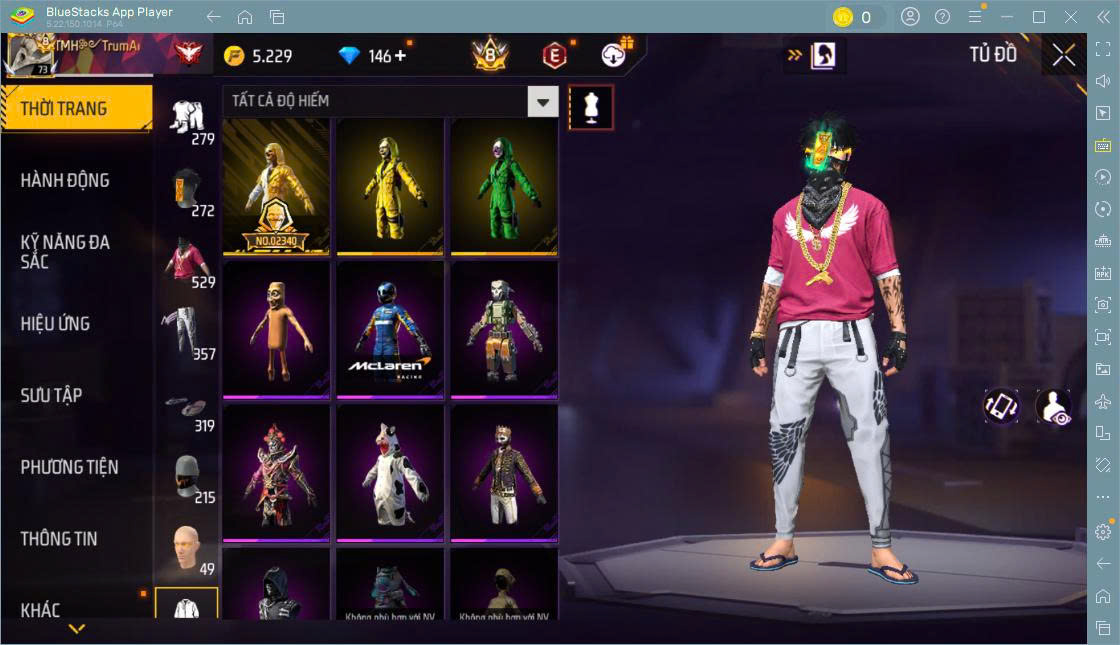Image resolution: width=1120 pixels, height=645 pixels.
Task: Select the yellow hazmat suit outfit
Action: tap(390, 185)
